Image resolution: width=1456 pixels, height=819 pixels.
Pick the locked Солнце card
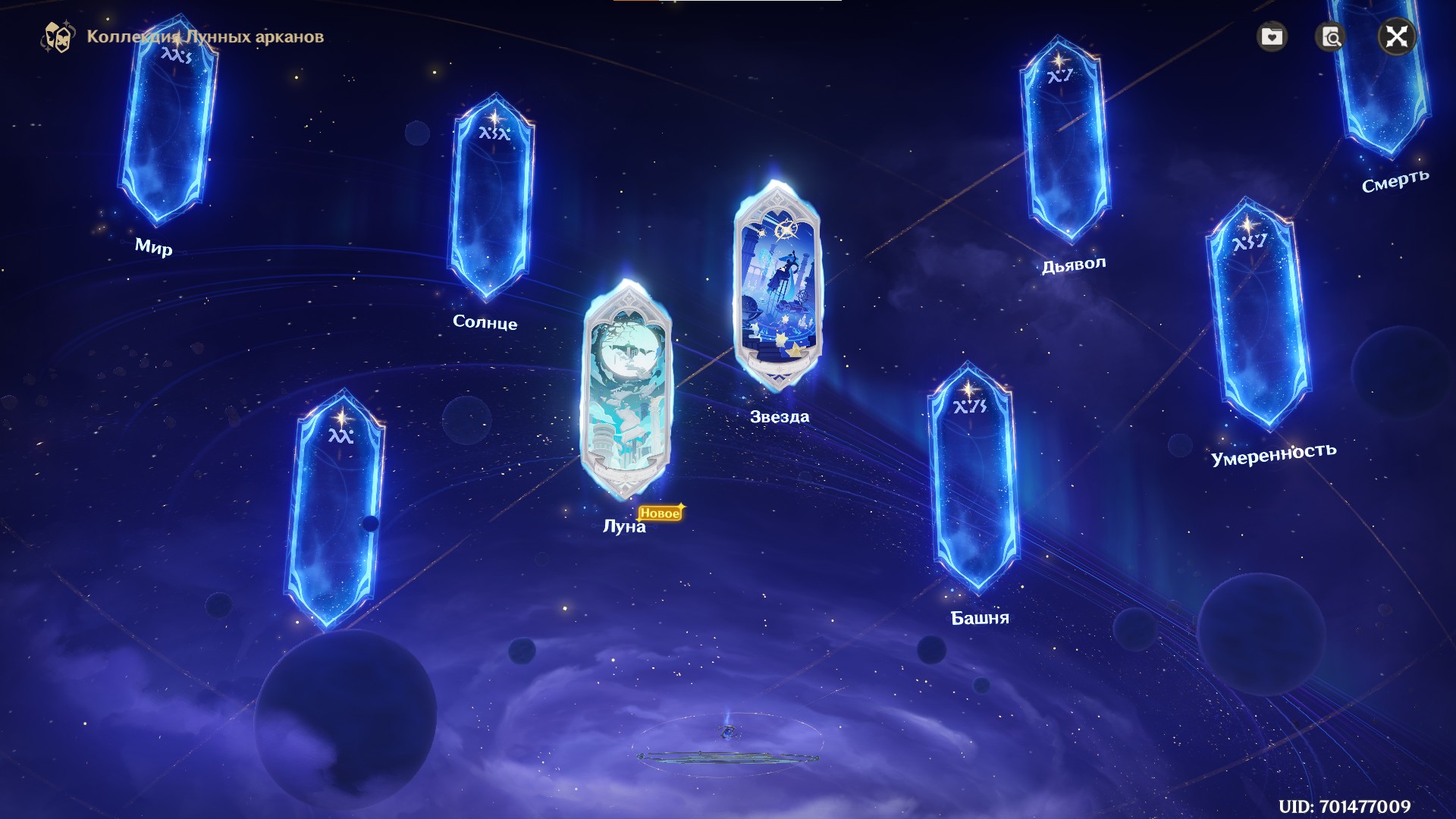[493, 199]
